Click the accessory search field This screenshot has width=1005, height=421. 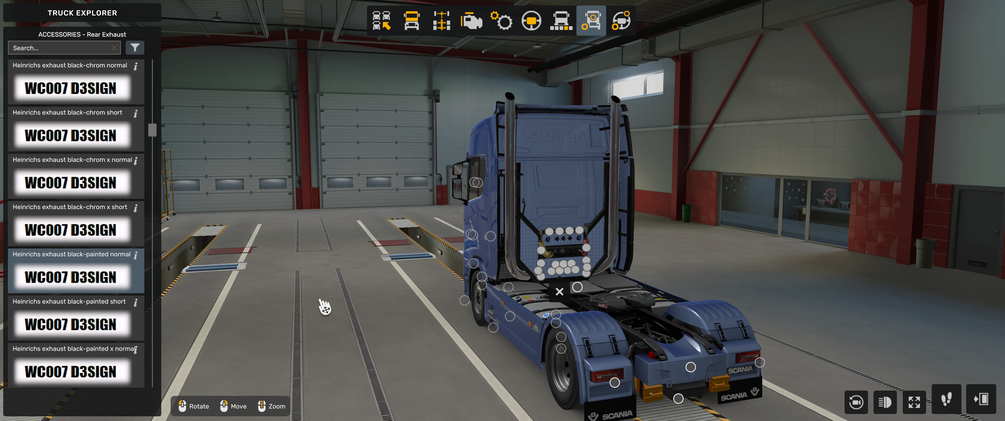[63, 48]
